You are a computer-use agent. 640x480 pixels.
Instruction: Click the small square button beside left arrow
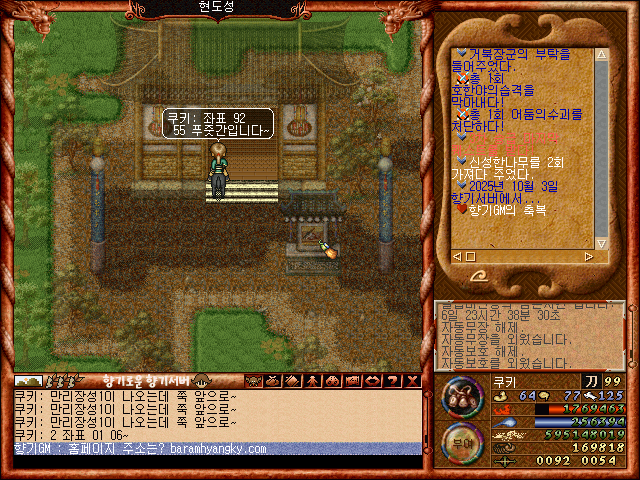click(470, 256)
